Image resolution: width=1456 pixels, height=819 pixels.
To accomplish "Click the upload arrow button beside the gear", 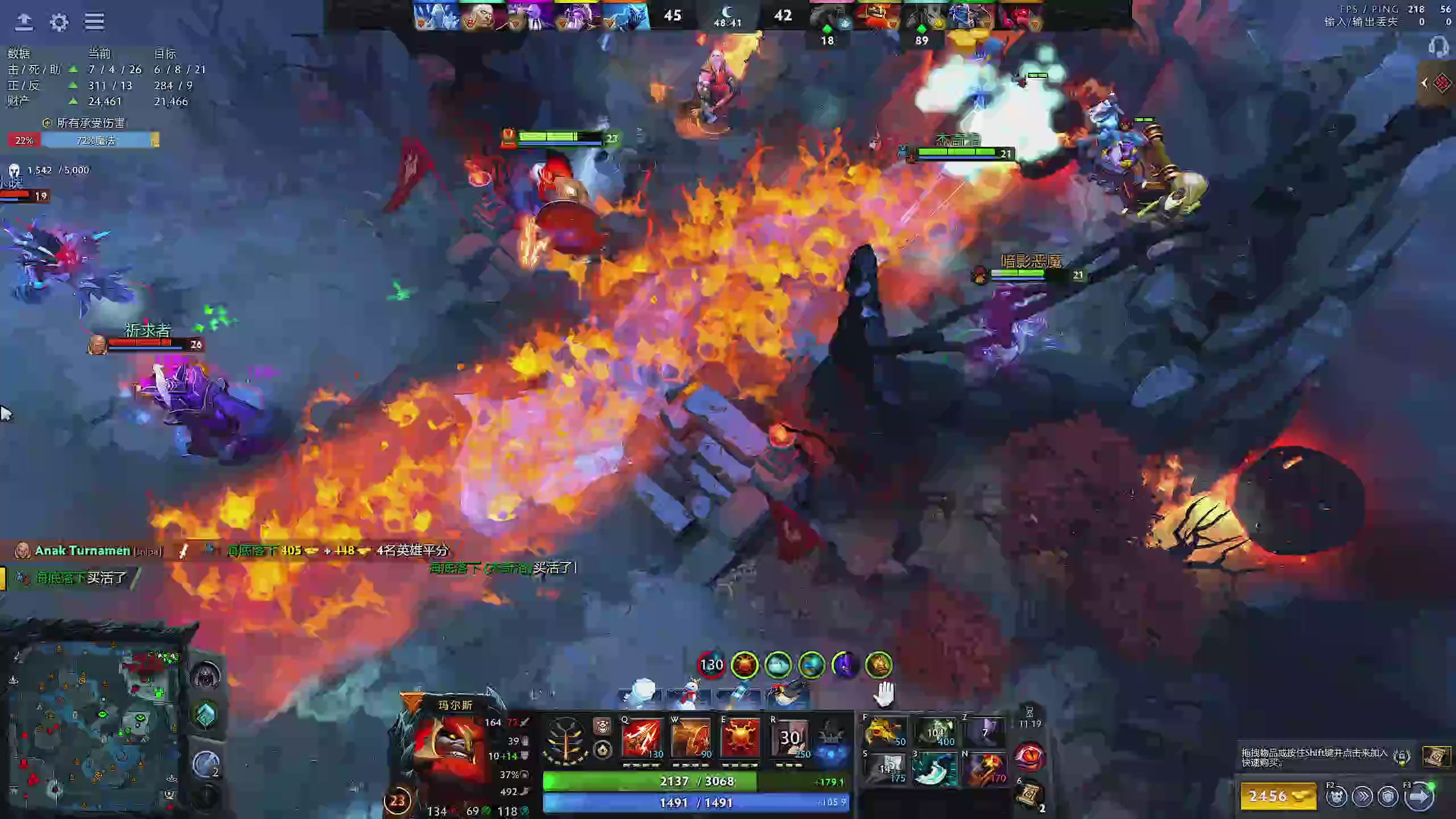I will [24, 22].
